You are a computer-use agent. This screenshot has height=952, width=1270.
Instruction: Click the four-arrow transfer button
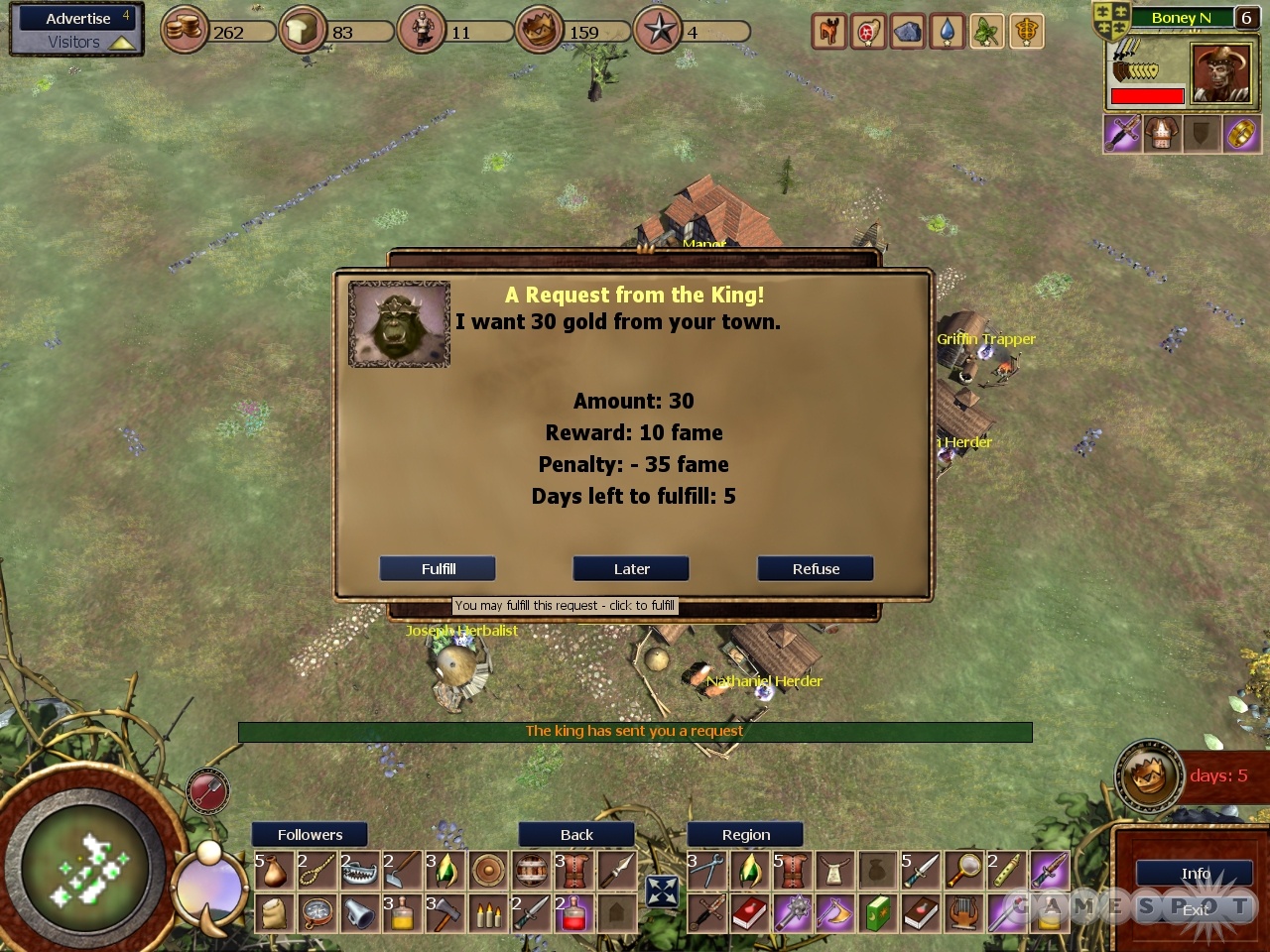[x=662, y=891]
